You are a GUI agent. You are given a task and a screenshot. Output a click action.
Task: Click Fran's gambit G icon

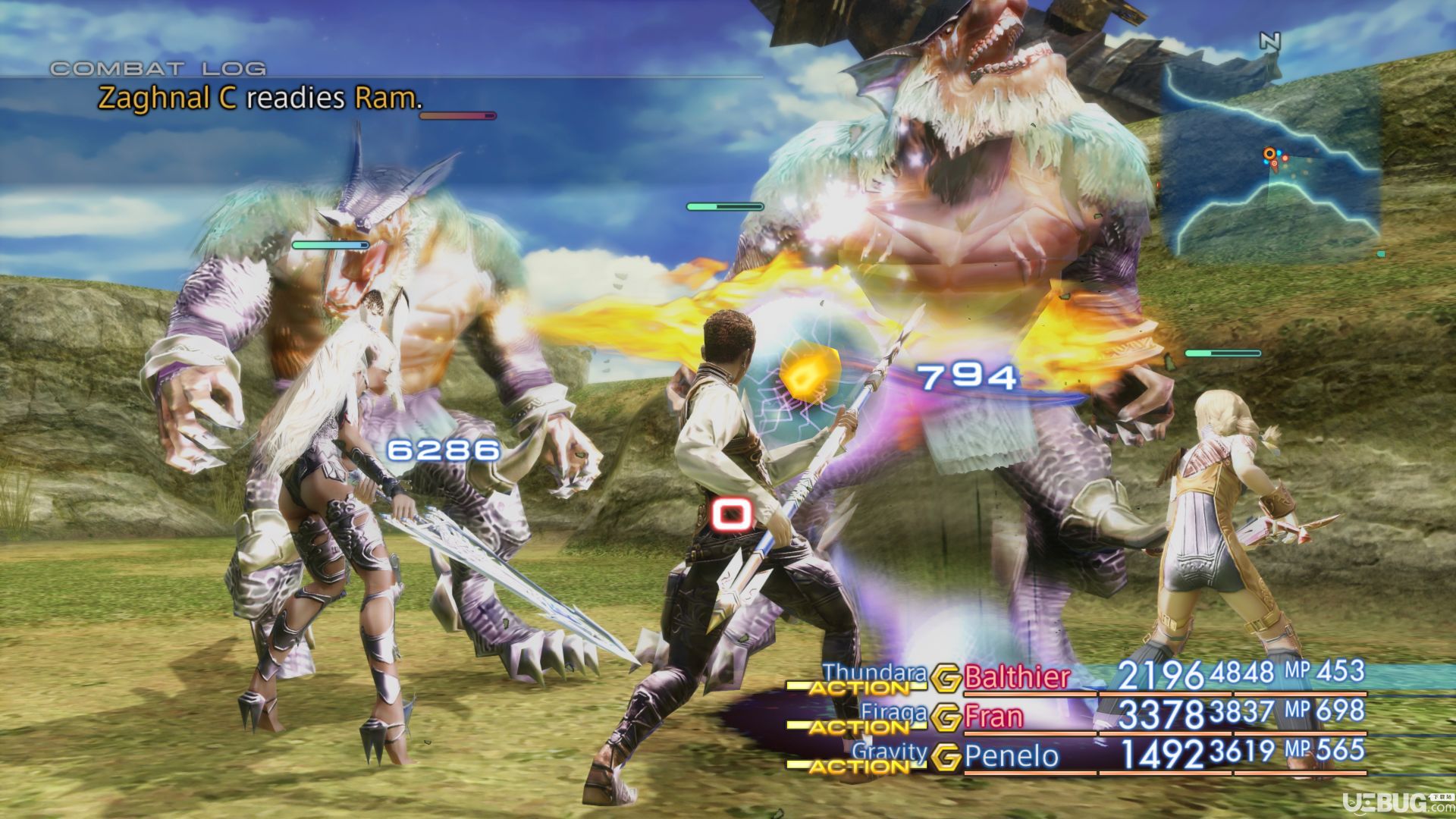click(946, 717)
